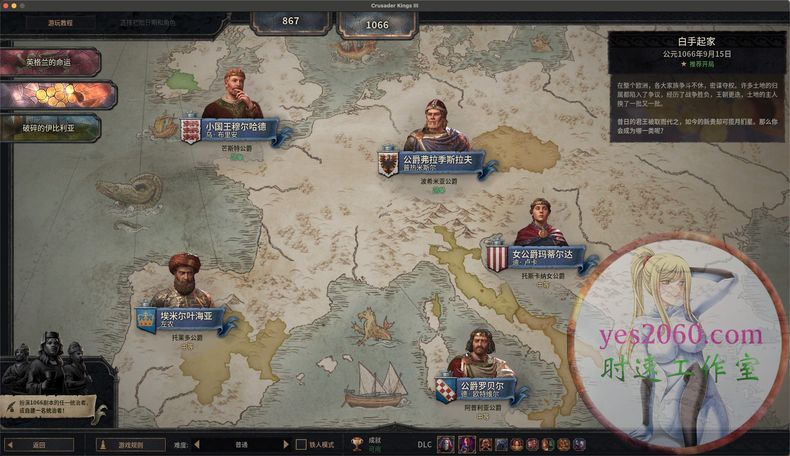Open the 成就 achievements trophy
790x456 pixels.
tap(357, 444)
